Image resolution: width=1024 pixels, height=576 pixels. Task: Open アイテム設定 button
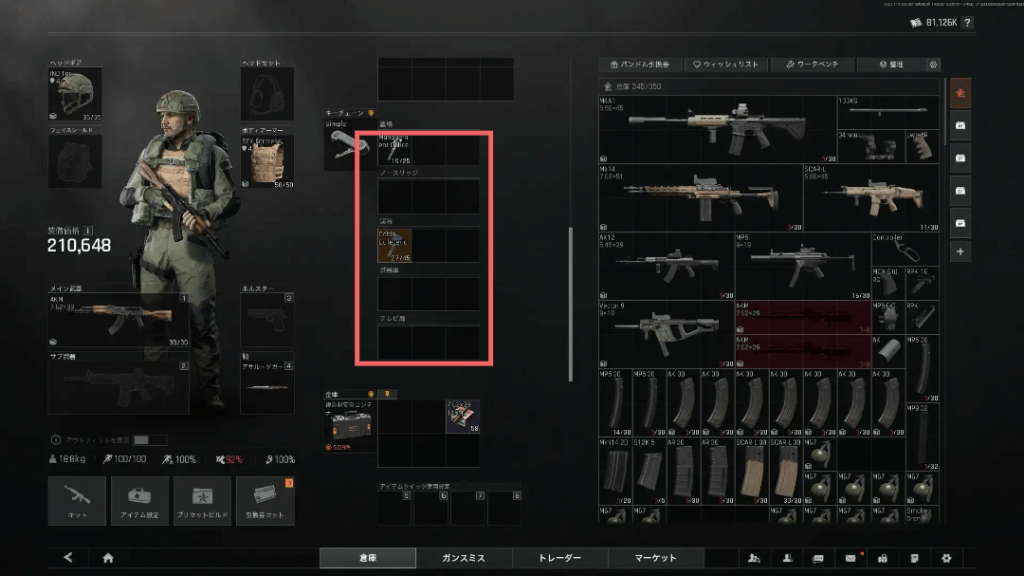pos(139,500)
